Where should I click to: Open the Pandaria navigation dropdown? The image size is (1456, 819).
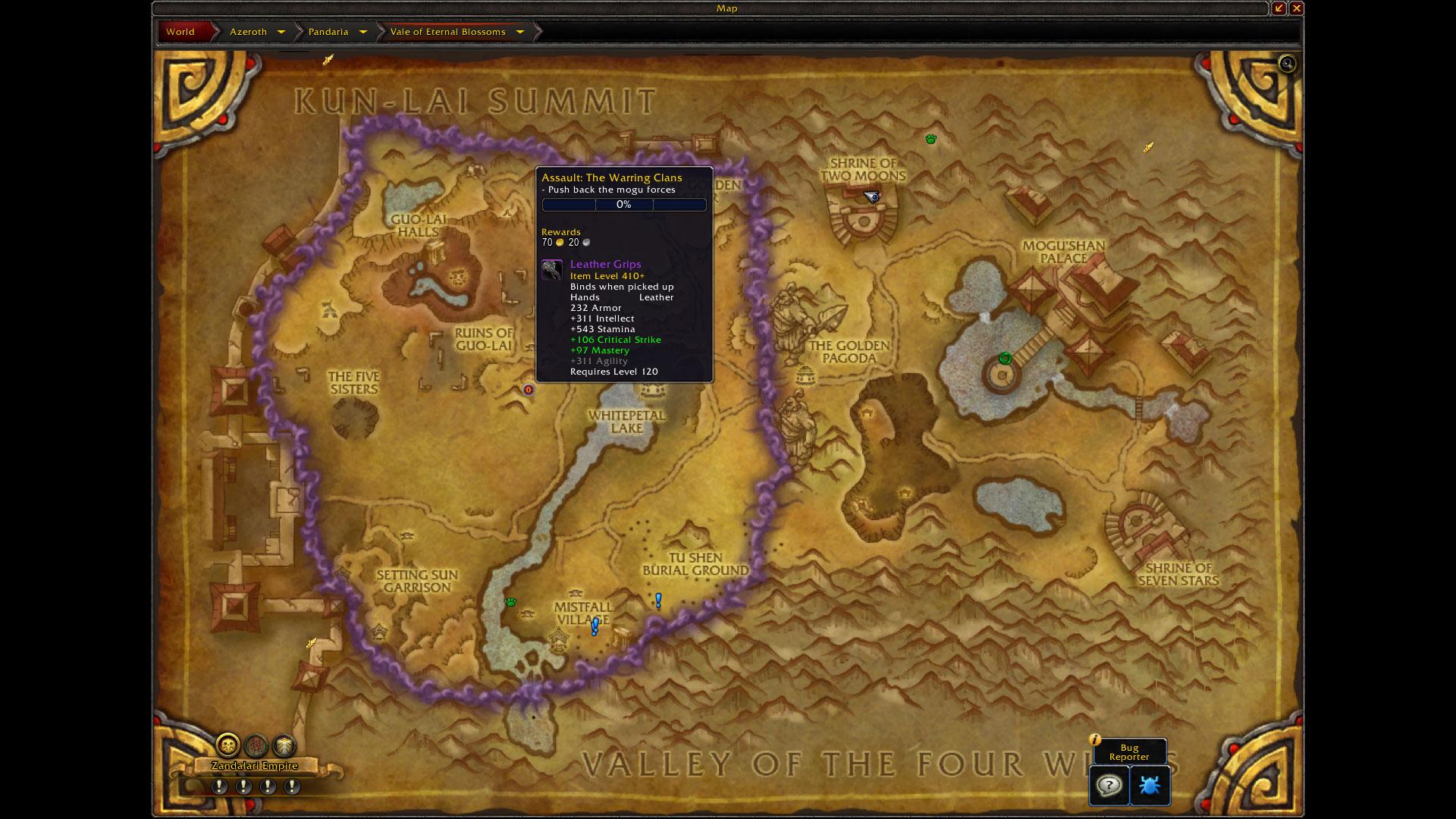(x=362, y=32)
